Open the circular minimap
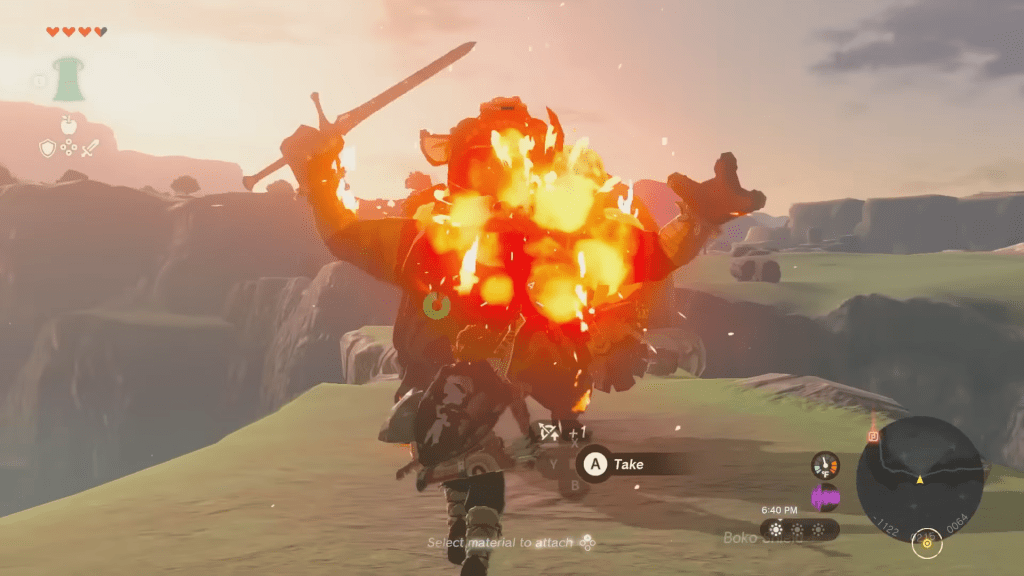 pyautogui.click(x=919, y=478)
